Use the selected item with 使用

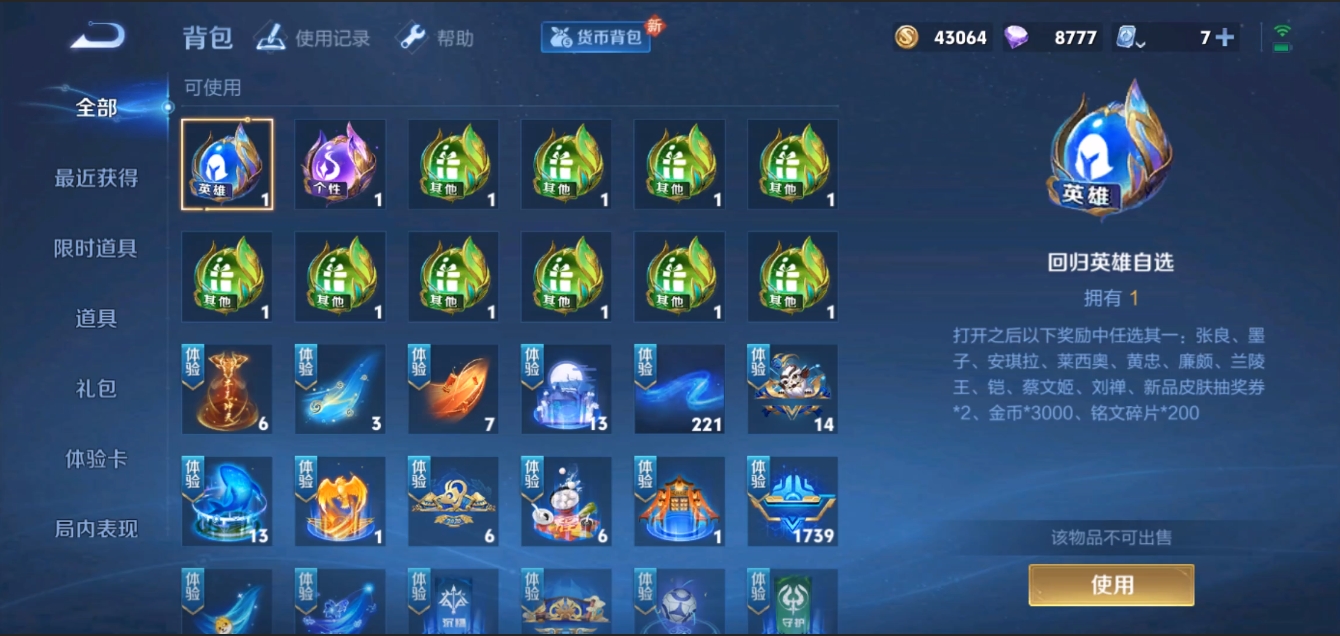click(1111, 585)
